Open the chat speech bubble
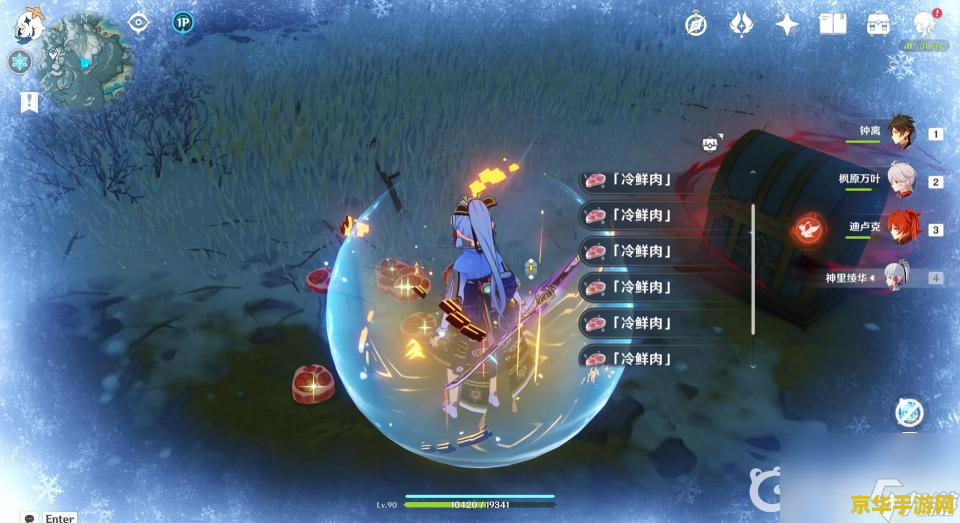This screenshot has width=960, height=523. pos(29,518)
